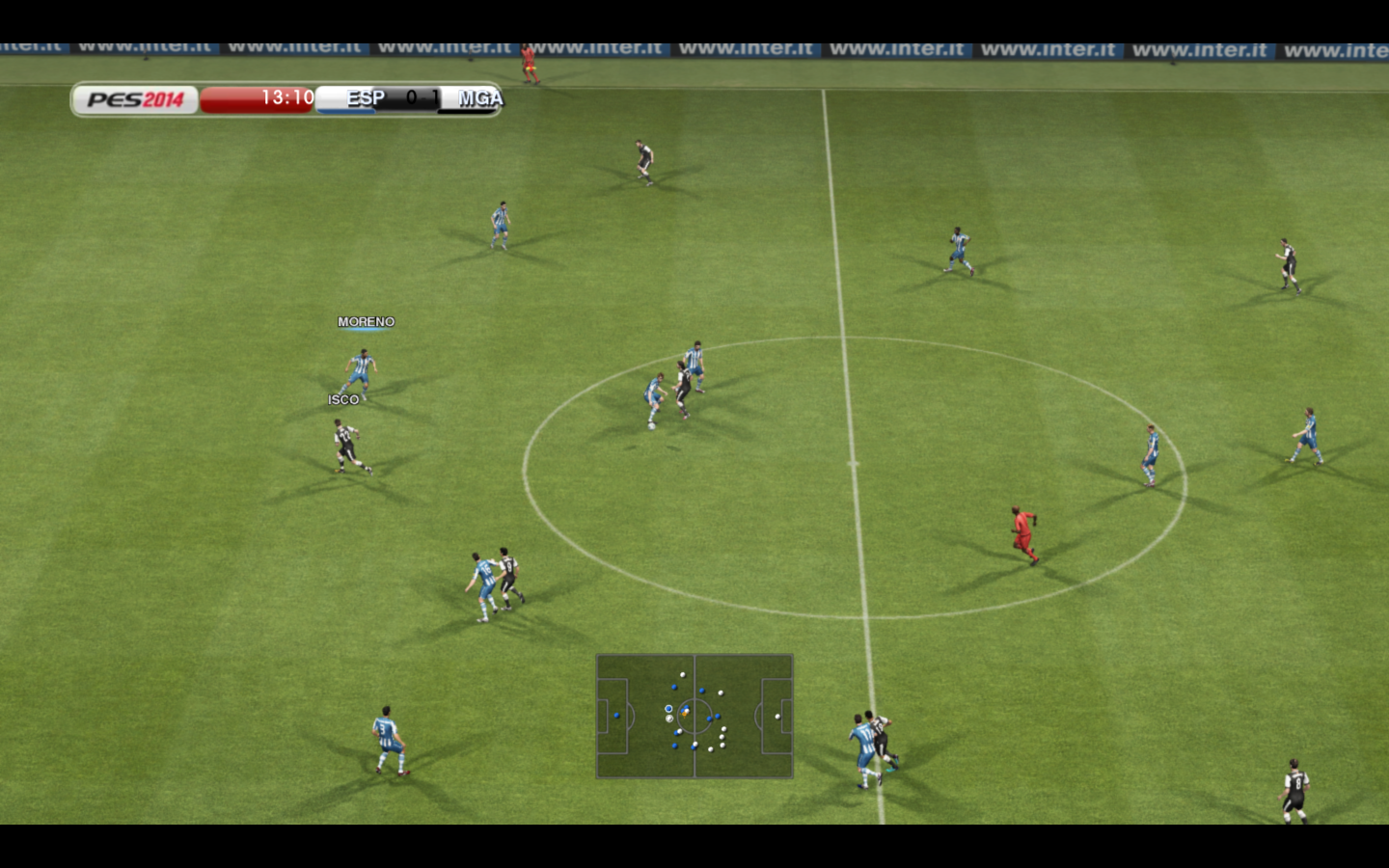Click the MORENO player name tag
The width and height of the screenshot is (1389, 868).
point(366,322)
